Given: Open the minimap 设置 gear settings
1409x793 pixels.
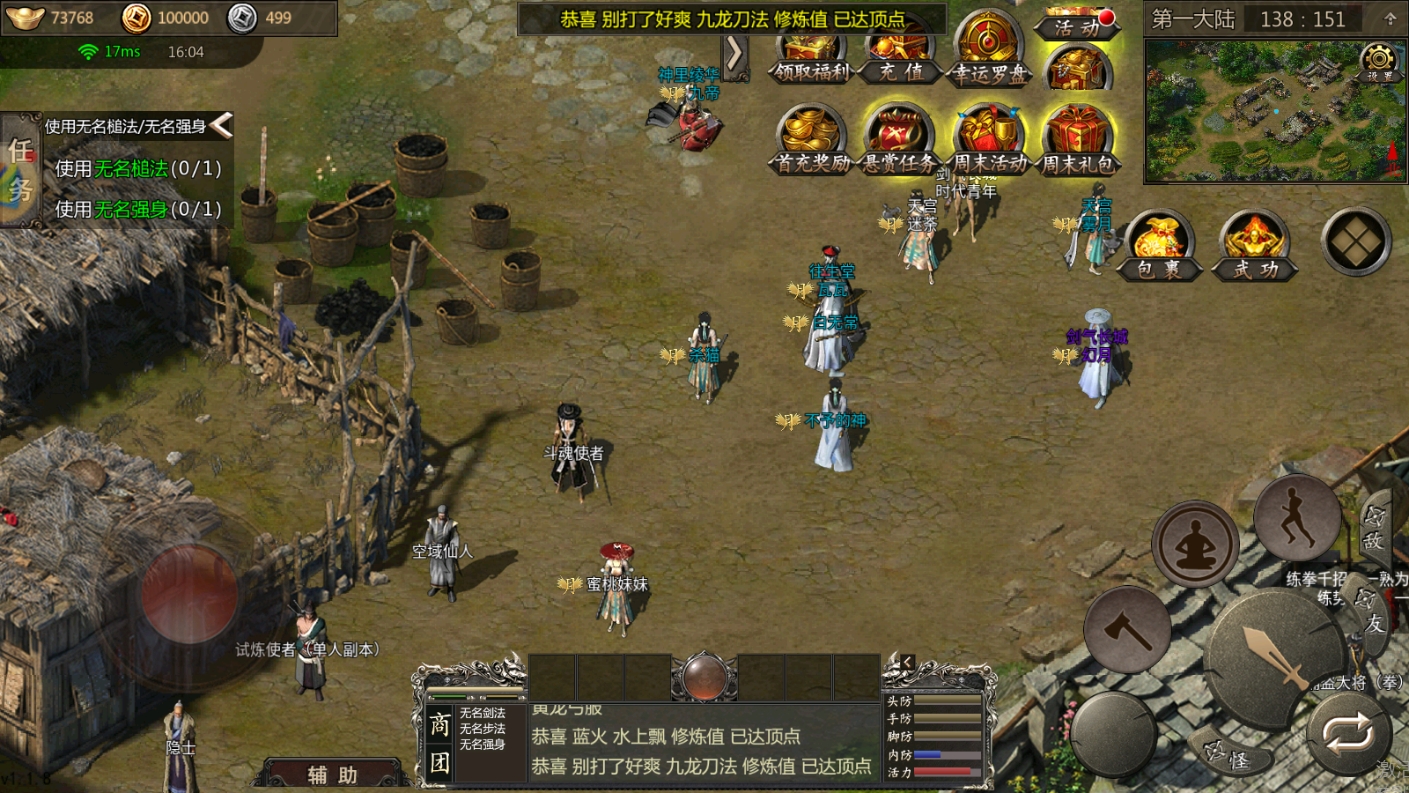Looking at the screenshot, I should pyautogui.click(x=1380, y=62).
